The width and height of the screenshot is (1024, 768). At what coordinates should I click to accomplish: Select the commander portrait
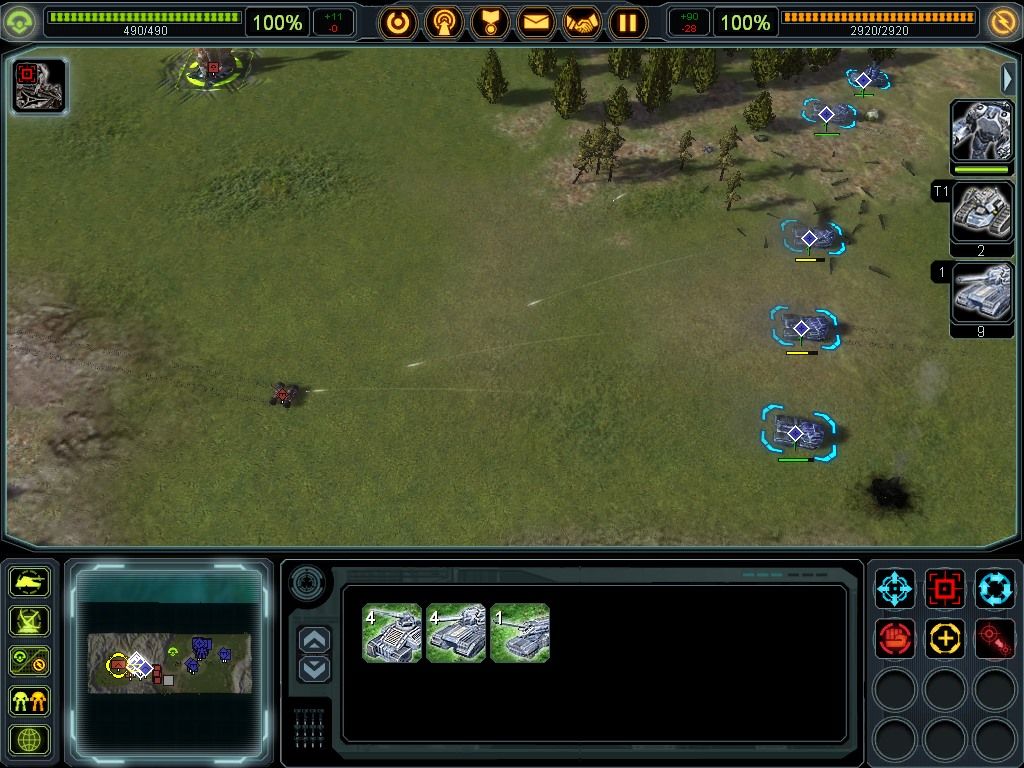[981, 131]
